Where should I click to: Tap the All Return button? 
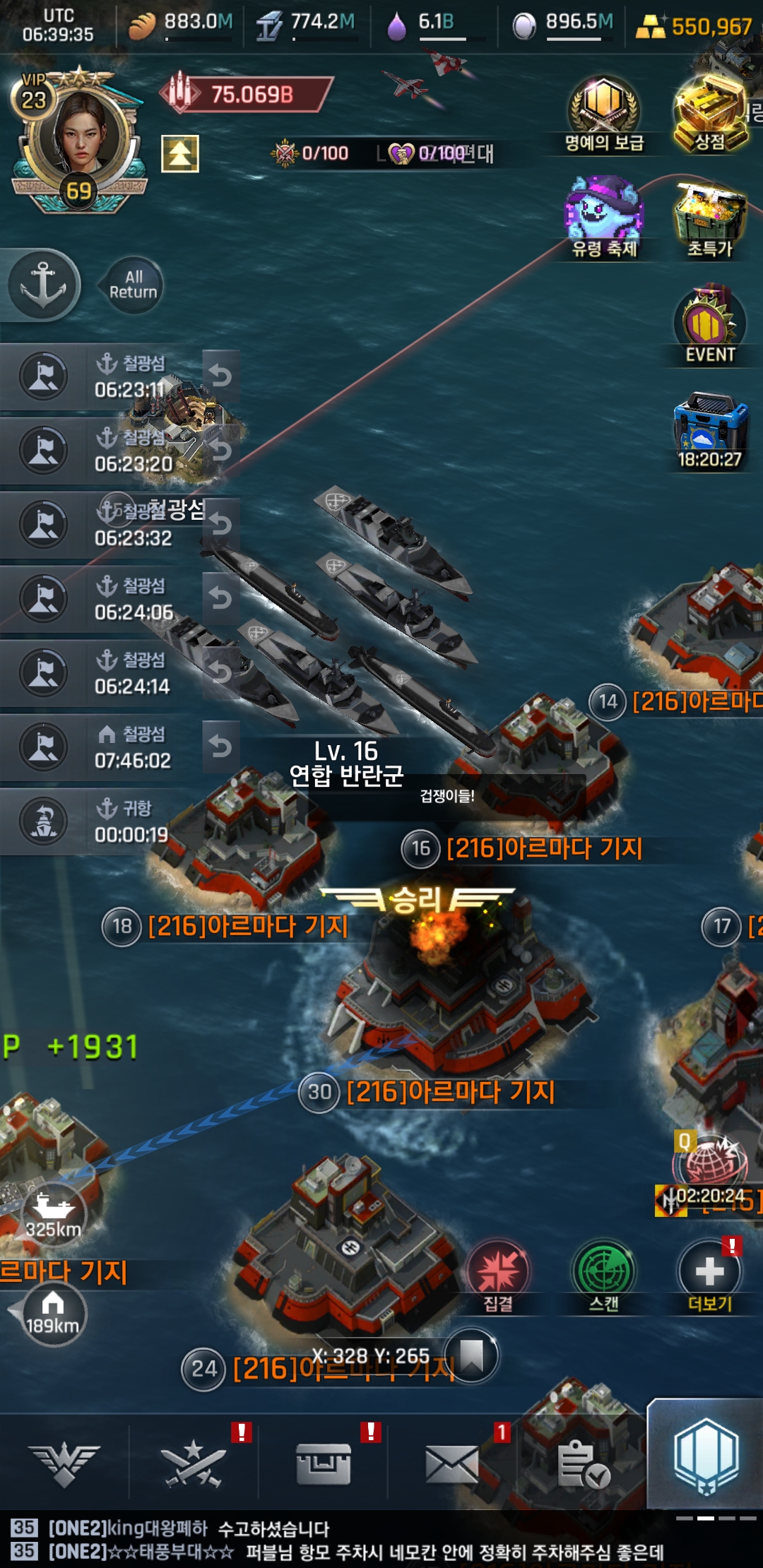(x=133, y=285)
